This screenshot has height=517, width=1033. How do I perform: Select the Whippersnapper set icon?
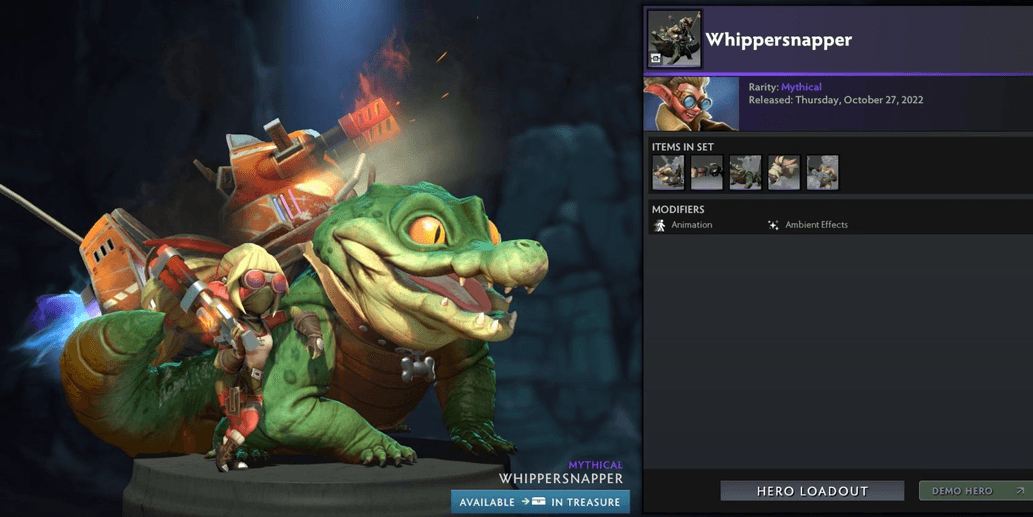(674, 39)
